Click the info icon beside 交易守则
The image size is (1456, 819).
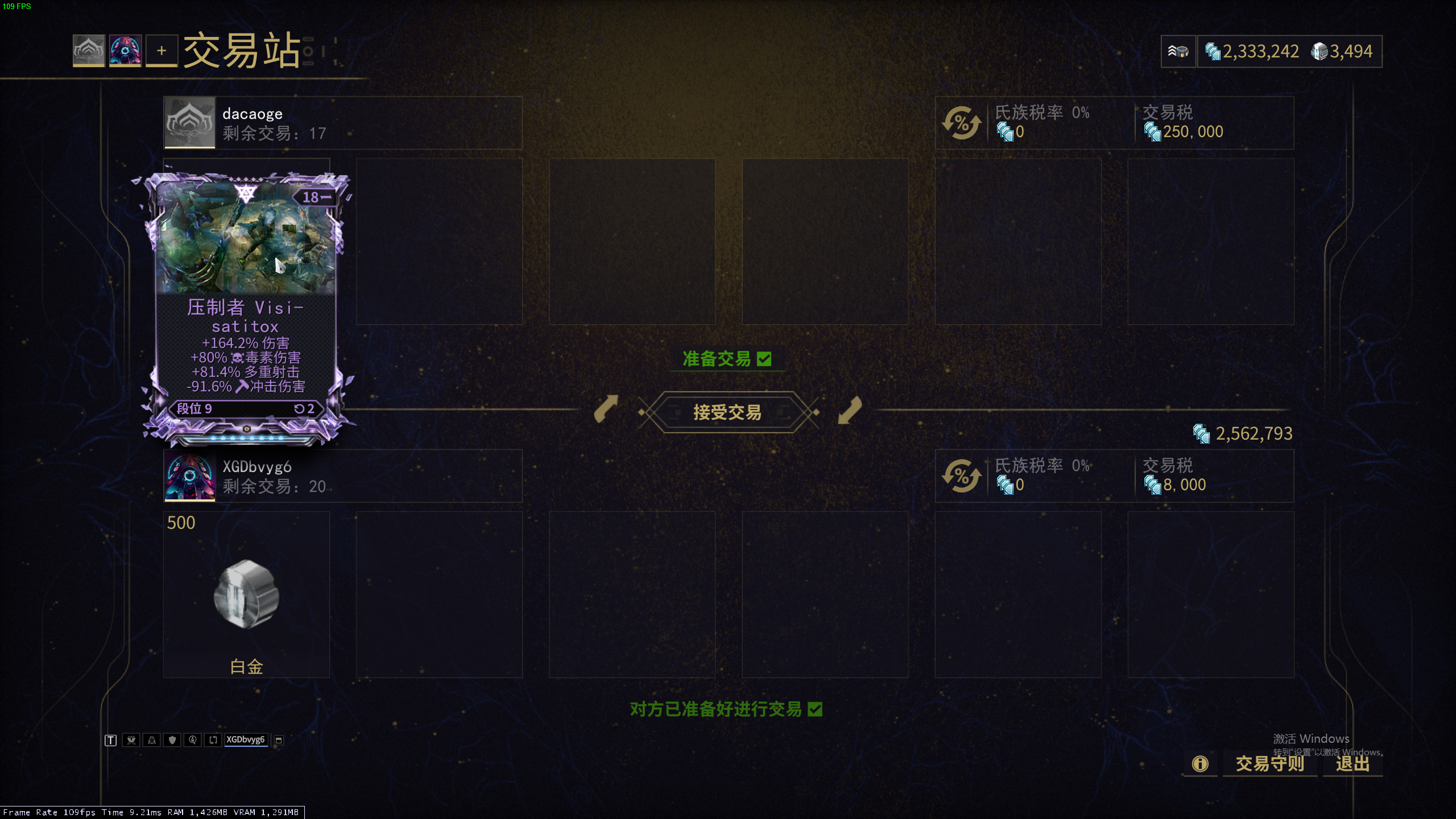[x=1200, y=763]
